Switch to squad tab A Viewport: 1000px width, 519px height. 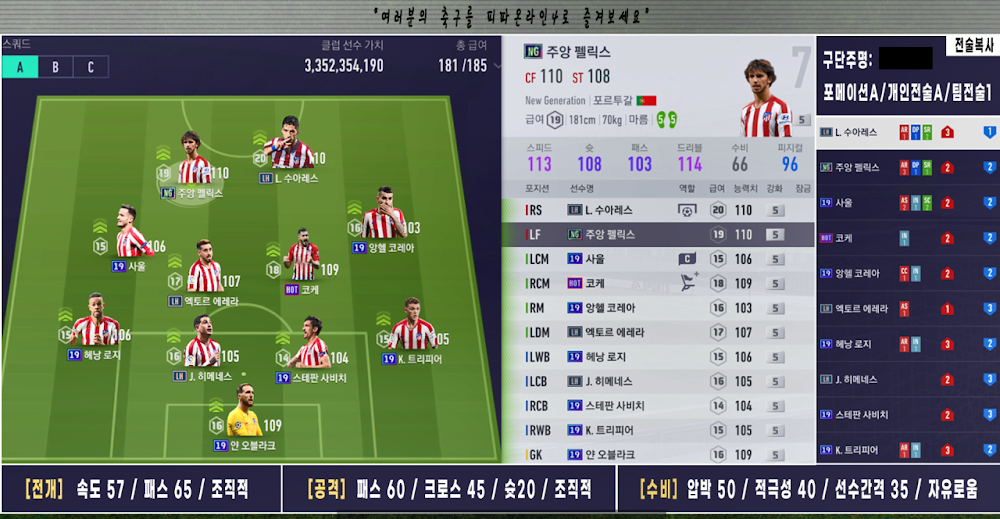coord(20,67)
